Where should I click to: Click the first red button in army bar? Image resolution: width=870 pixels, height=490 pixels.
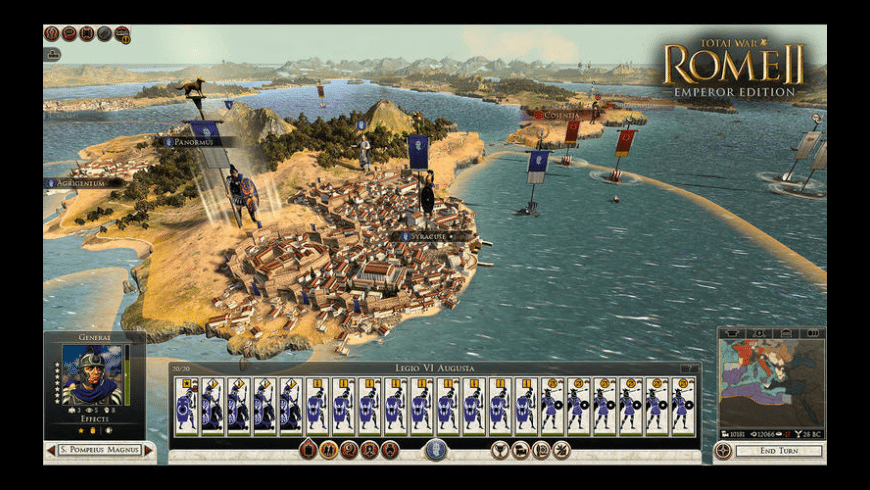308,450
